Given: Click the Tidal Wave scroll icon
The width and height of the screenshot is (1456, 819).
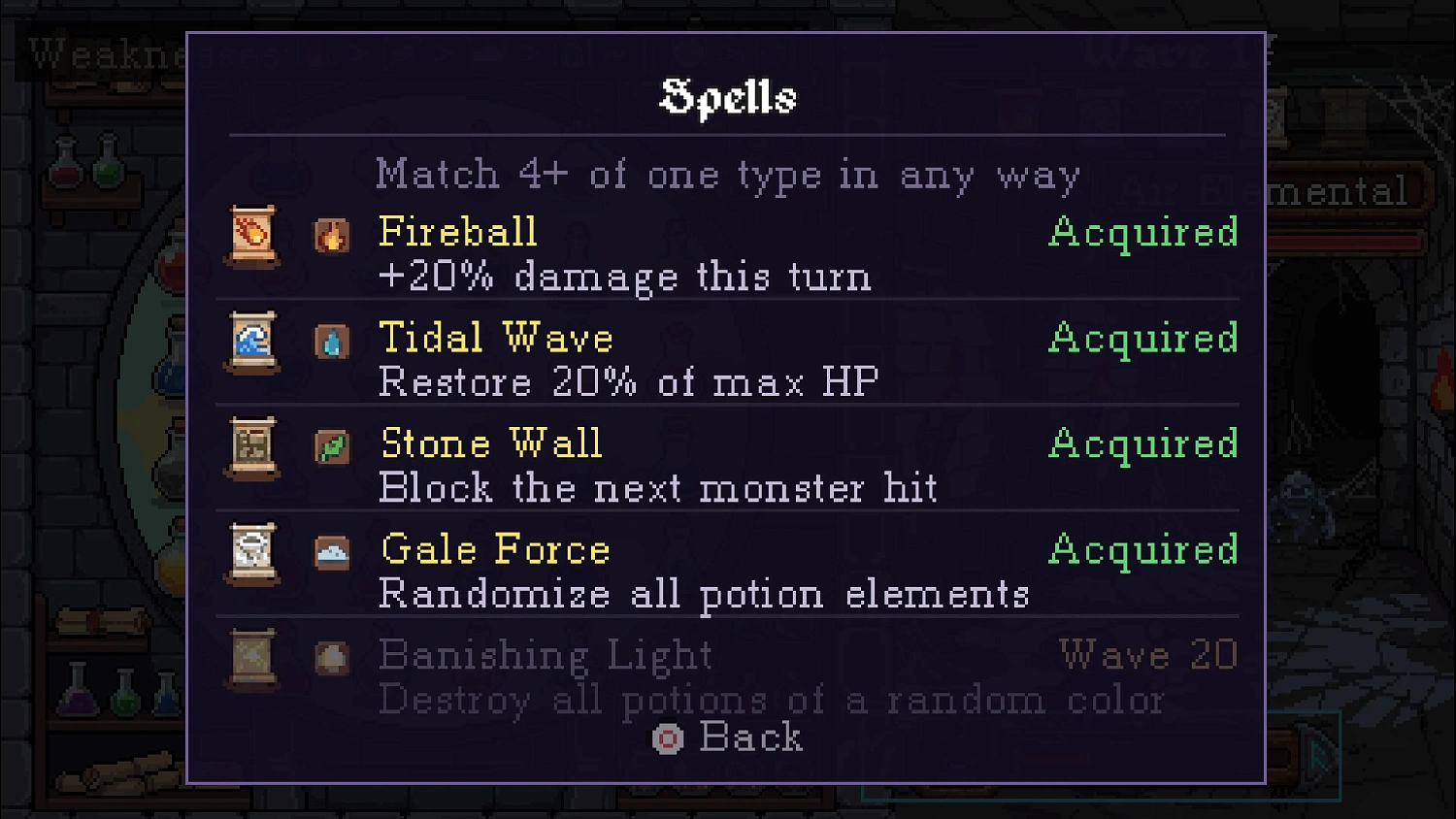Looking at the screenshot, I should coord(251,343).
